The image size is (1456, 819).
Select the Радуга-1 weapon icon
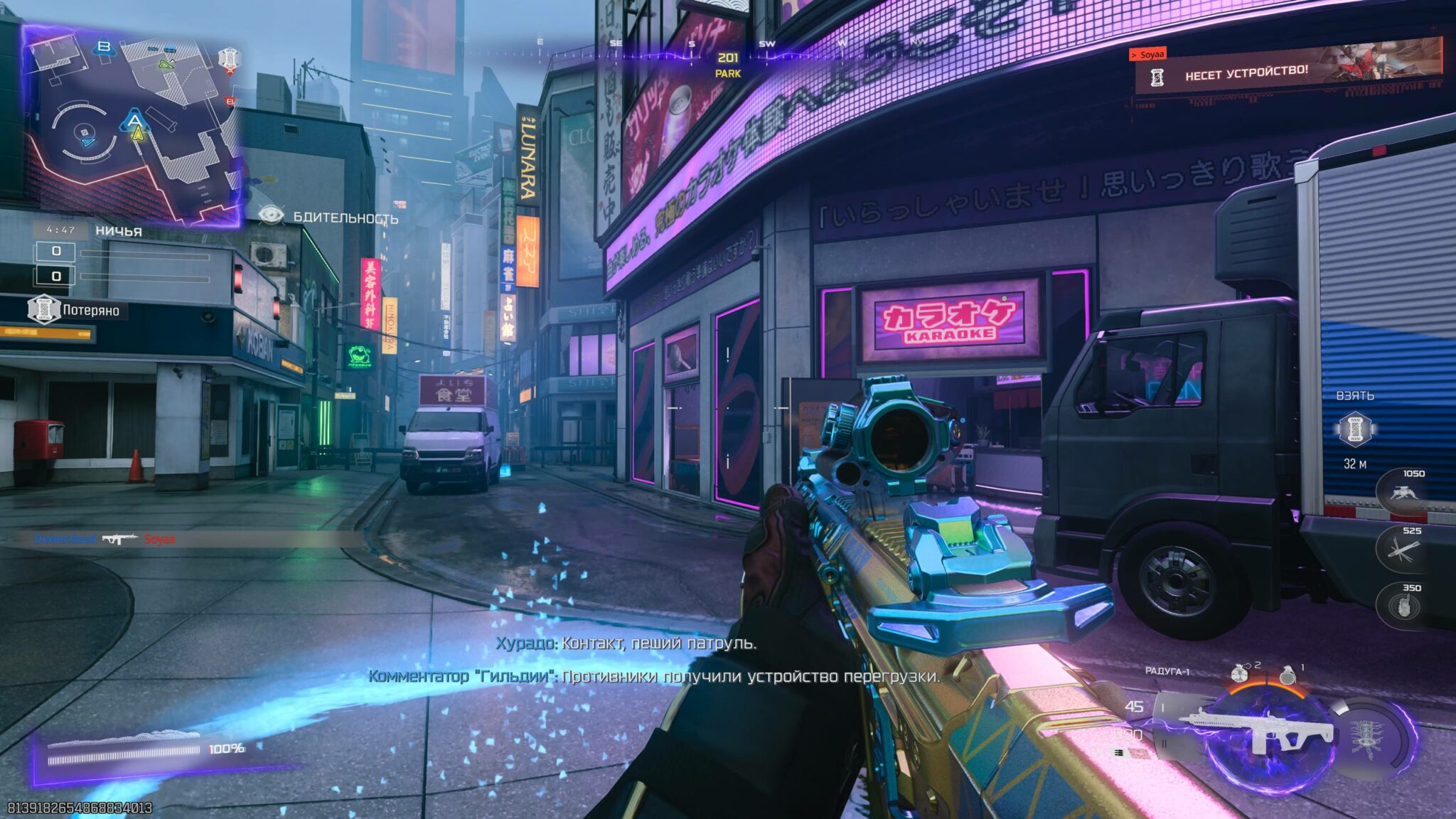coord(1257,730)
